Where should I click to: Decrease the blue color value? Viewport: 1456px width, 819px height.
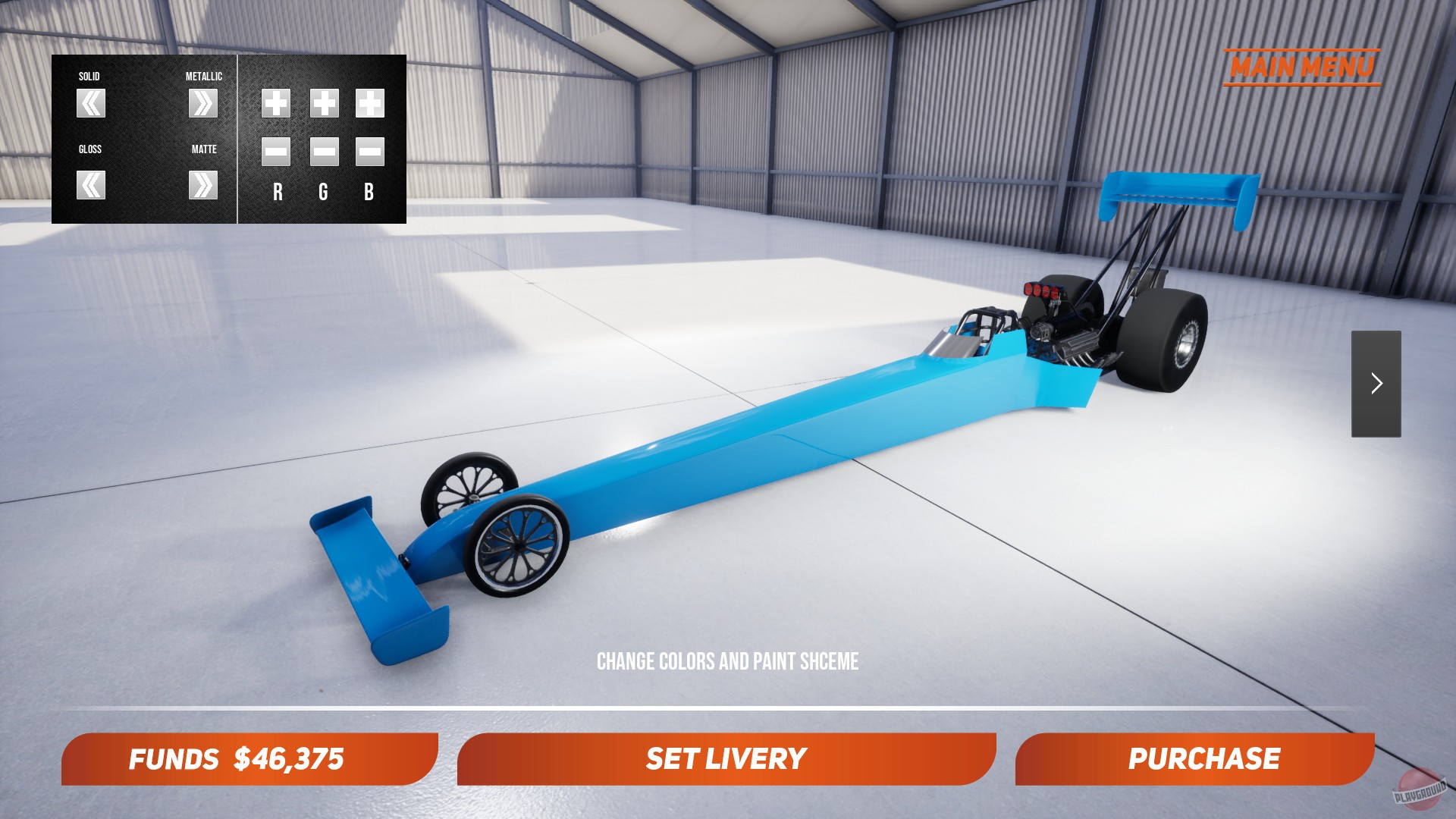(x=370, y=153)
